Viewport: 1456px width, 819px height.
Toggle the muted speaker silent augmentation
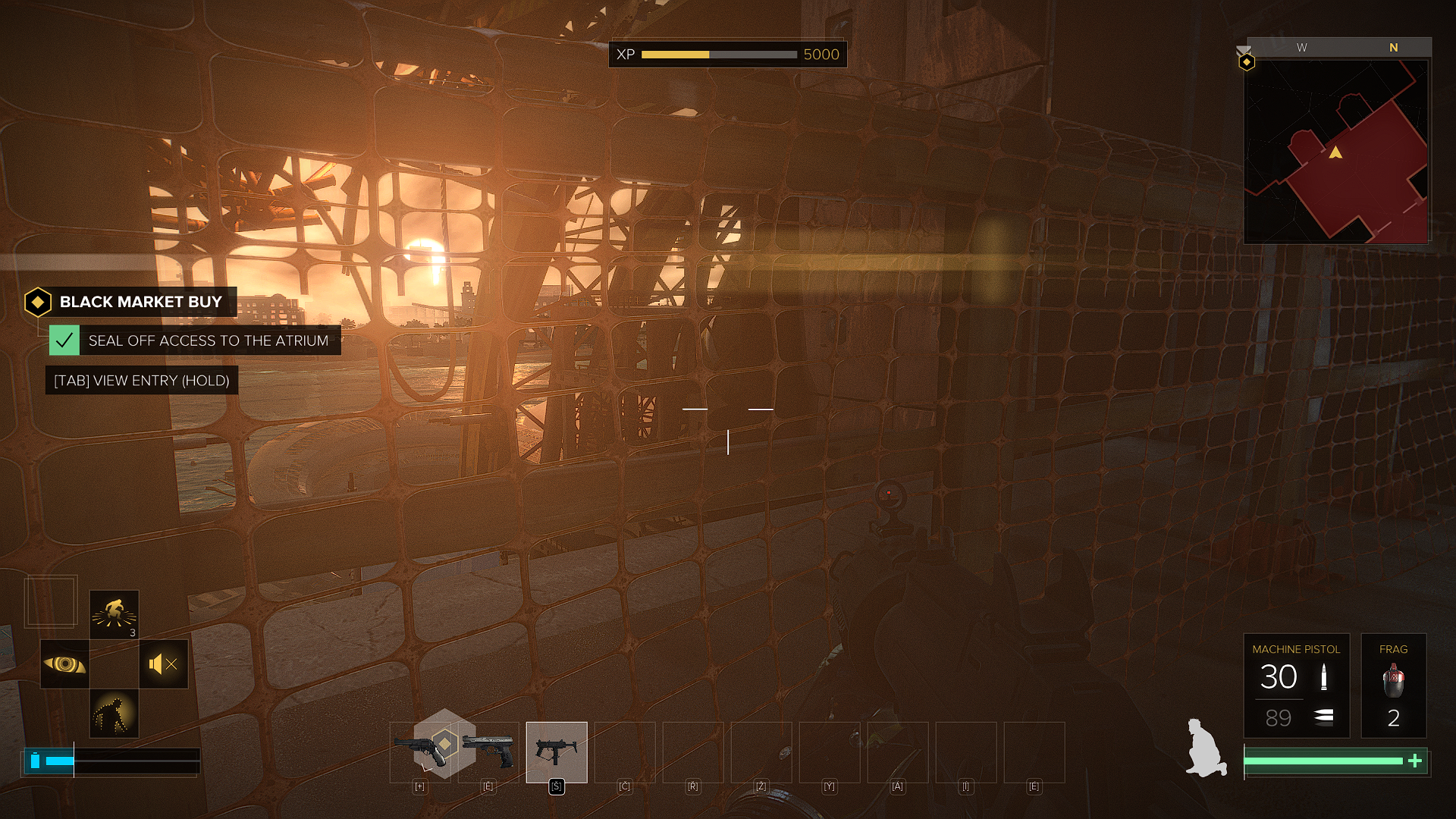(164, 664)
